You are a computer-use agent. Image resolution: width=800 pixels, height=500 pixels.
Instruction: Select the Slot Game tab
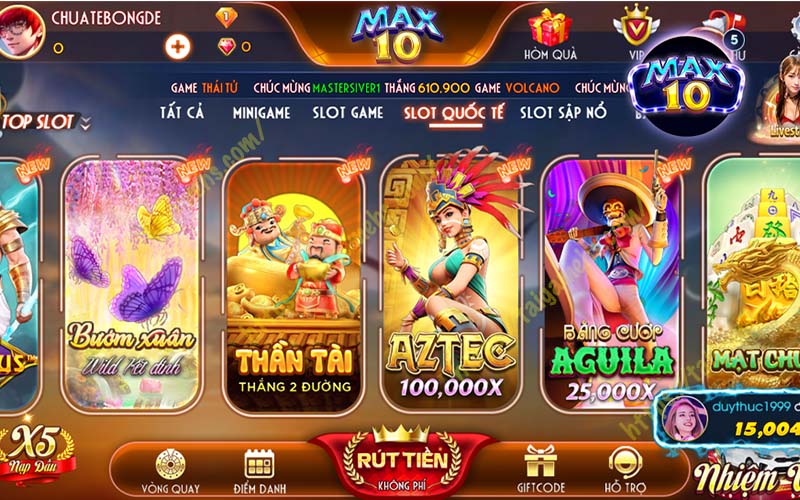[x=348, y=112]
